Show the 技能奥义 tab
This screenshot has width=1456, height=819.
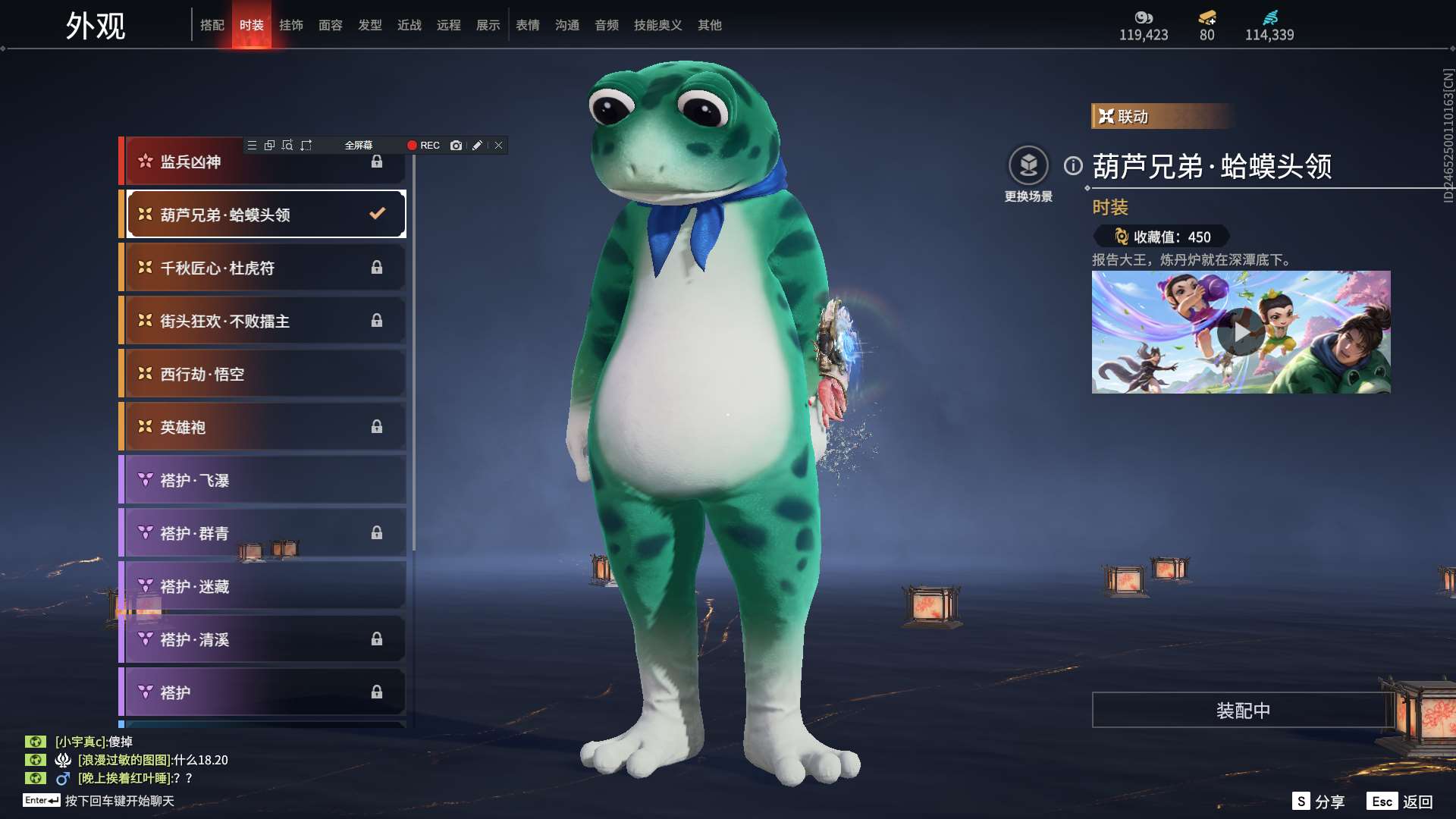(657, 25)
